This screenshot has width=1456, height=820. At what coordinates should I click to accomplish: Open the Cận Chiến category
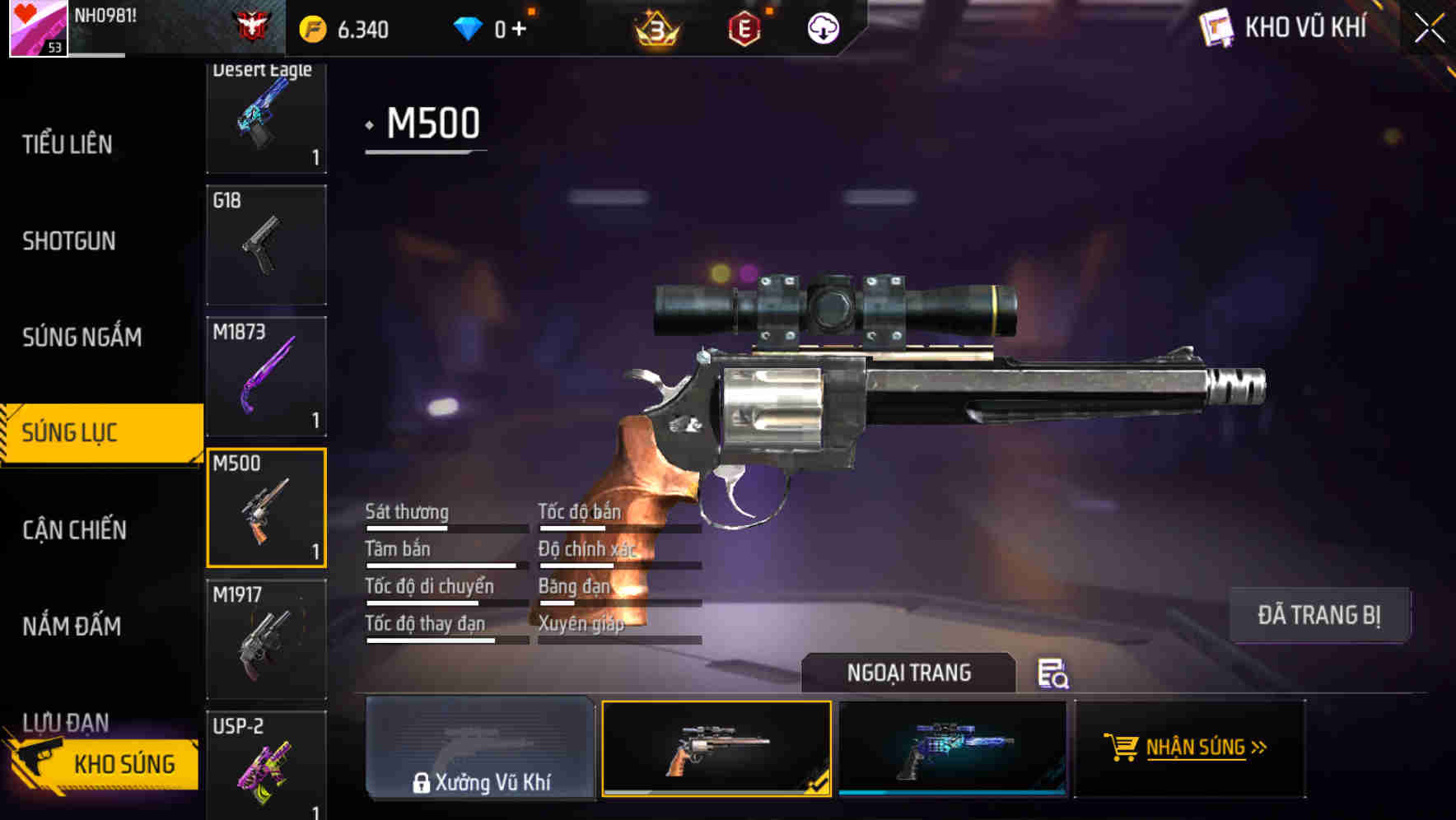(72, 530)
